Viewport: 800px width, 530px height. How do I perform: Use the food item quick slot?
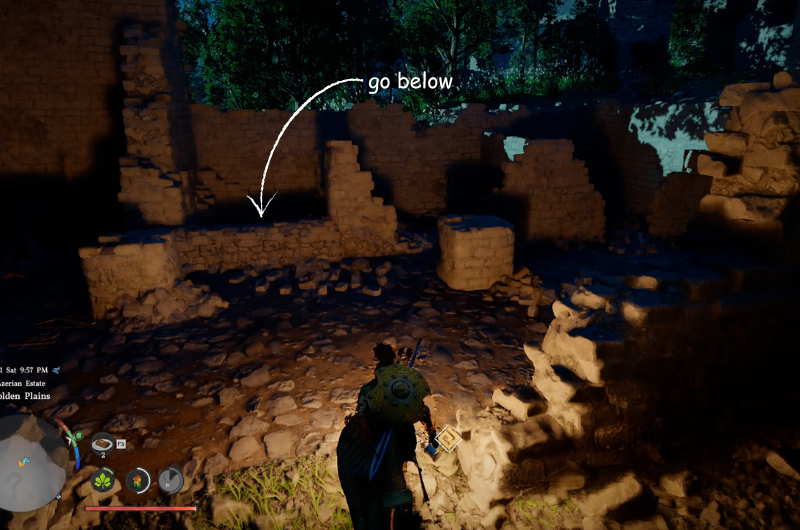coord(103,443)
